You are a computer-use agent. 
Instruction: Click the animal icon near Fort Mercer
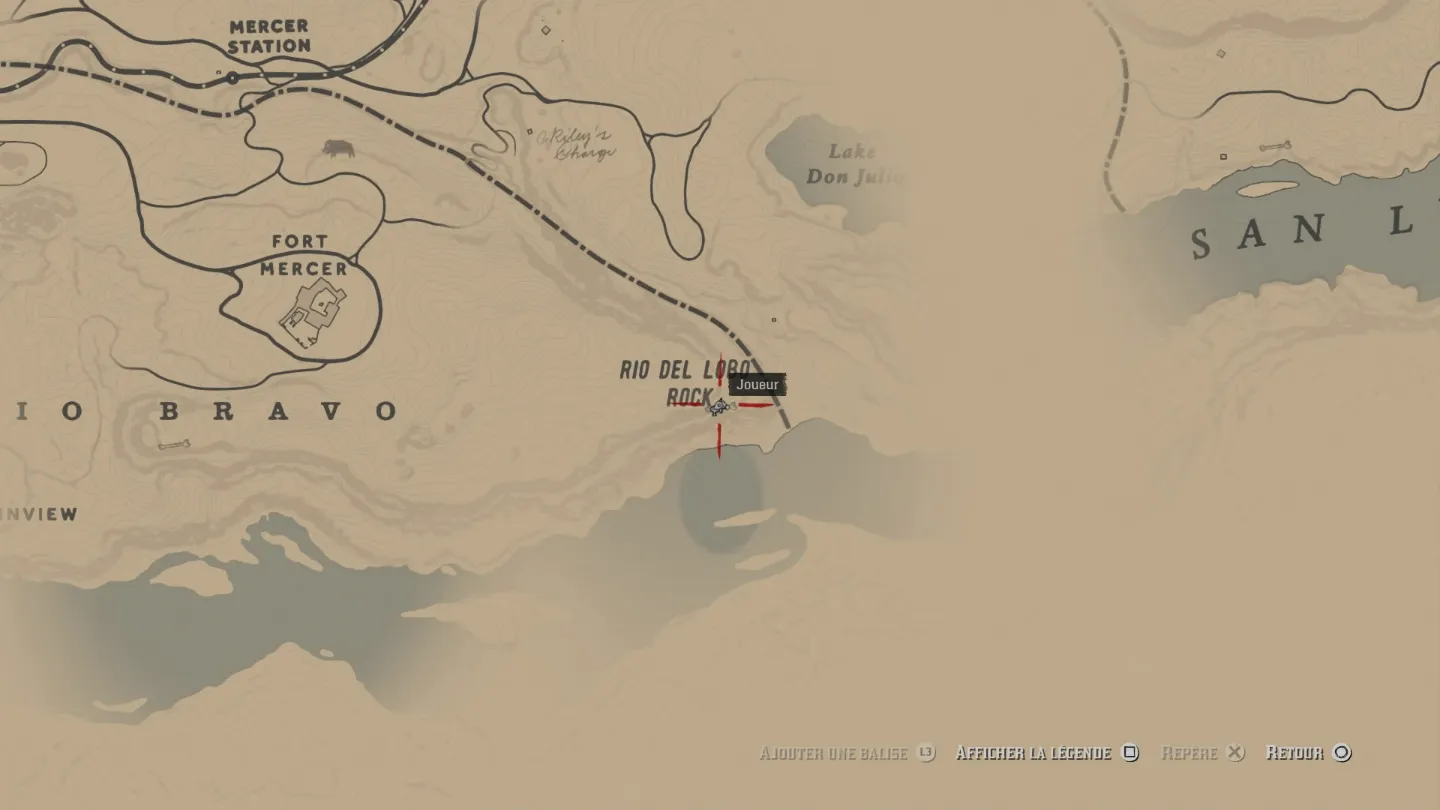339,149
